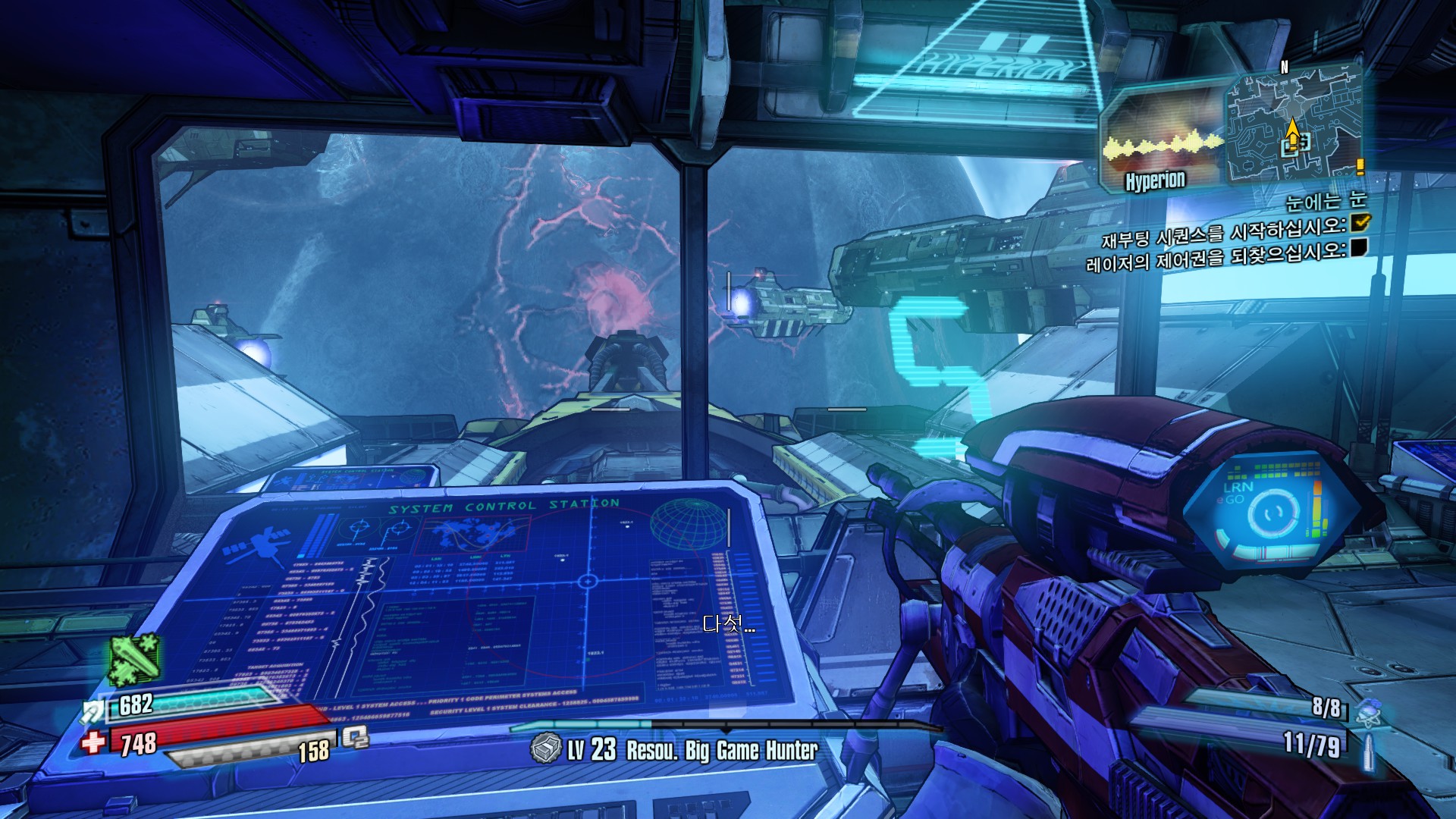Click the checked reboot sequence objective checkbox
The width and height of the screenshot is (1456, 819).
tap(1360, 222)
